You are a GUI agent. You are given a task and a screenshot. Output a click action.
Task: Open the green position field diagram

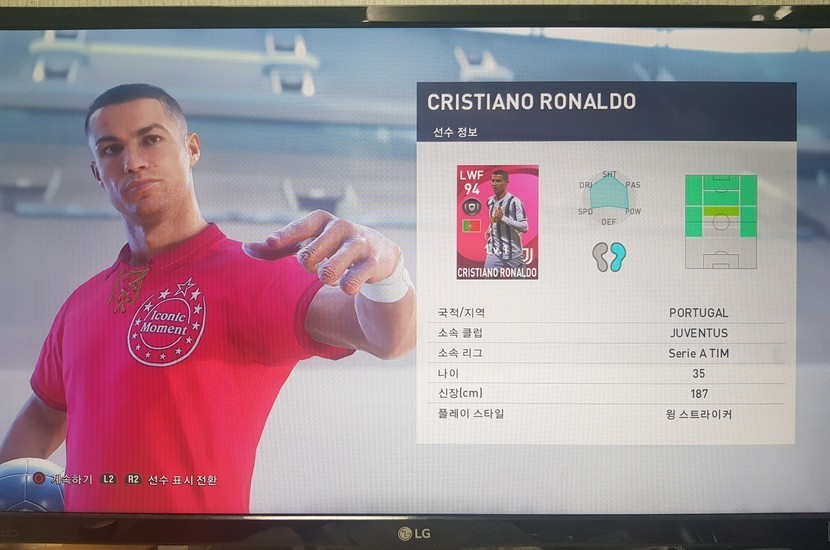tap(720, 221)
